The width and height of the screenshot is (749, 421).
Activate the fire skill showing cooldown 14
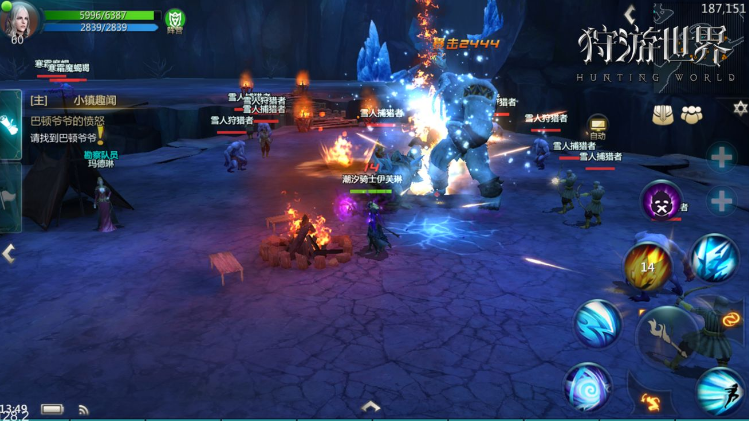point(647,266)
